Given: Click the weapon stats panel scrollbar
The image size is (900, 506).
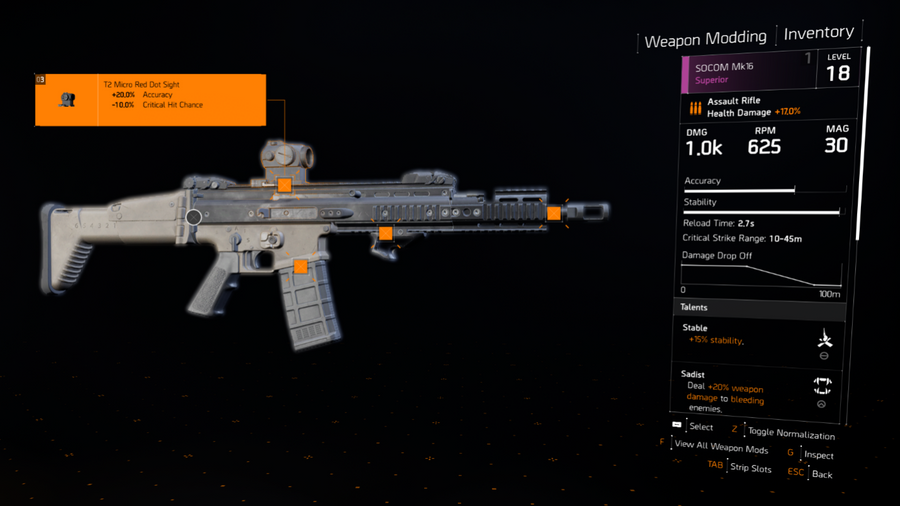Looking at the screenshot, I should (x=868, y=140).
